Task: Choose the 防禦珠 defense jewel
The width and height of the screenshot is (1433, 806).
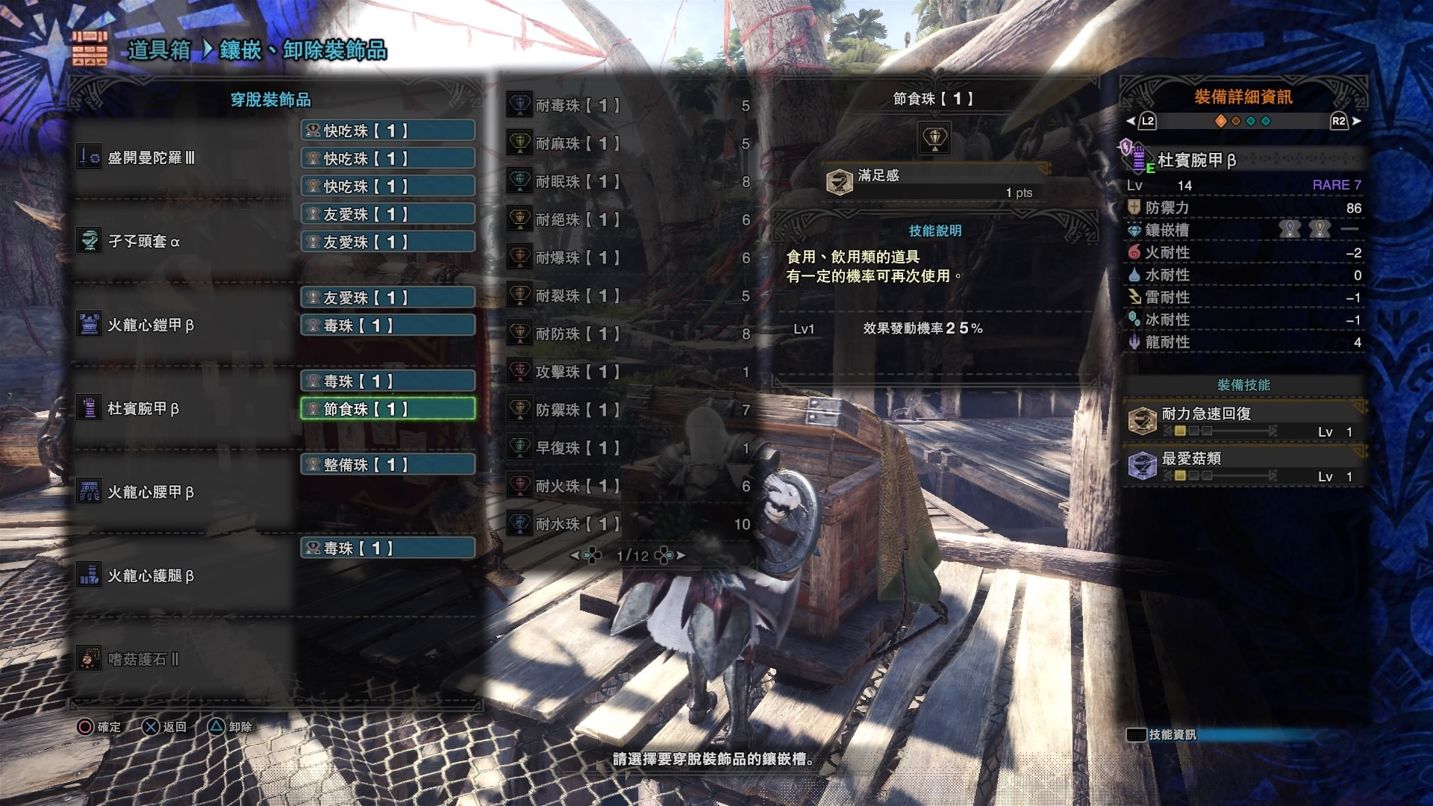Action: click(x=627, y=410)
